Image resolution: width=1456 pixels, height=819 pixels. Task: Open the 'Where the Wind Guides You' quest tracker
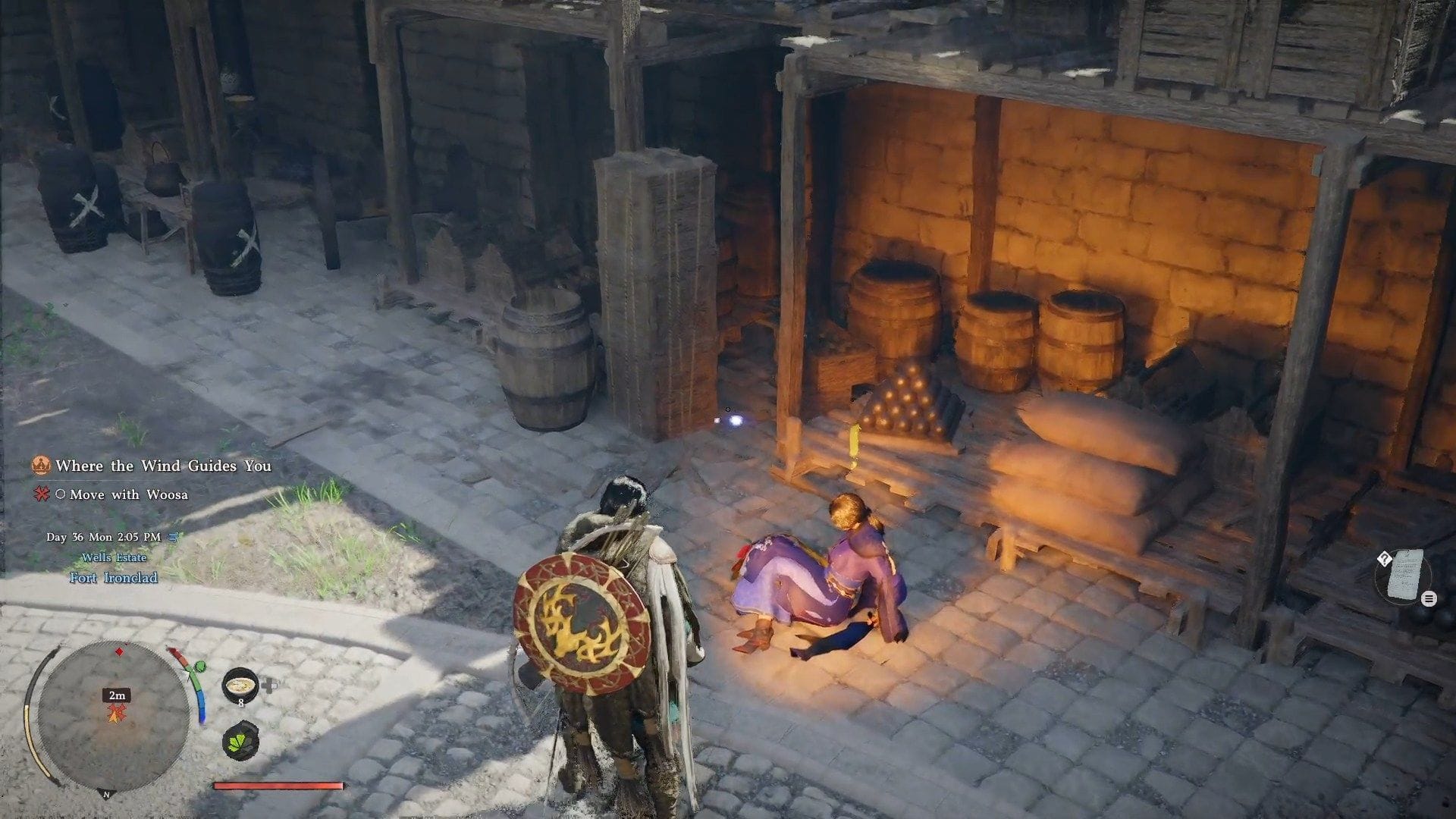(x=162, y=466)
